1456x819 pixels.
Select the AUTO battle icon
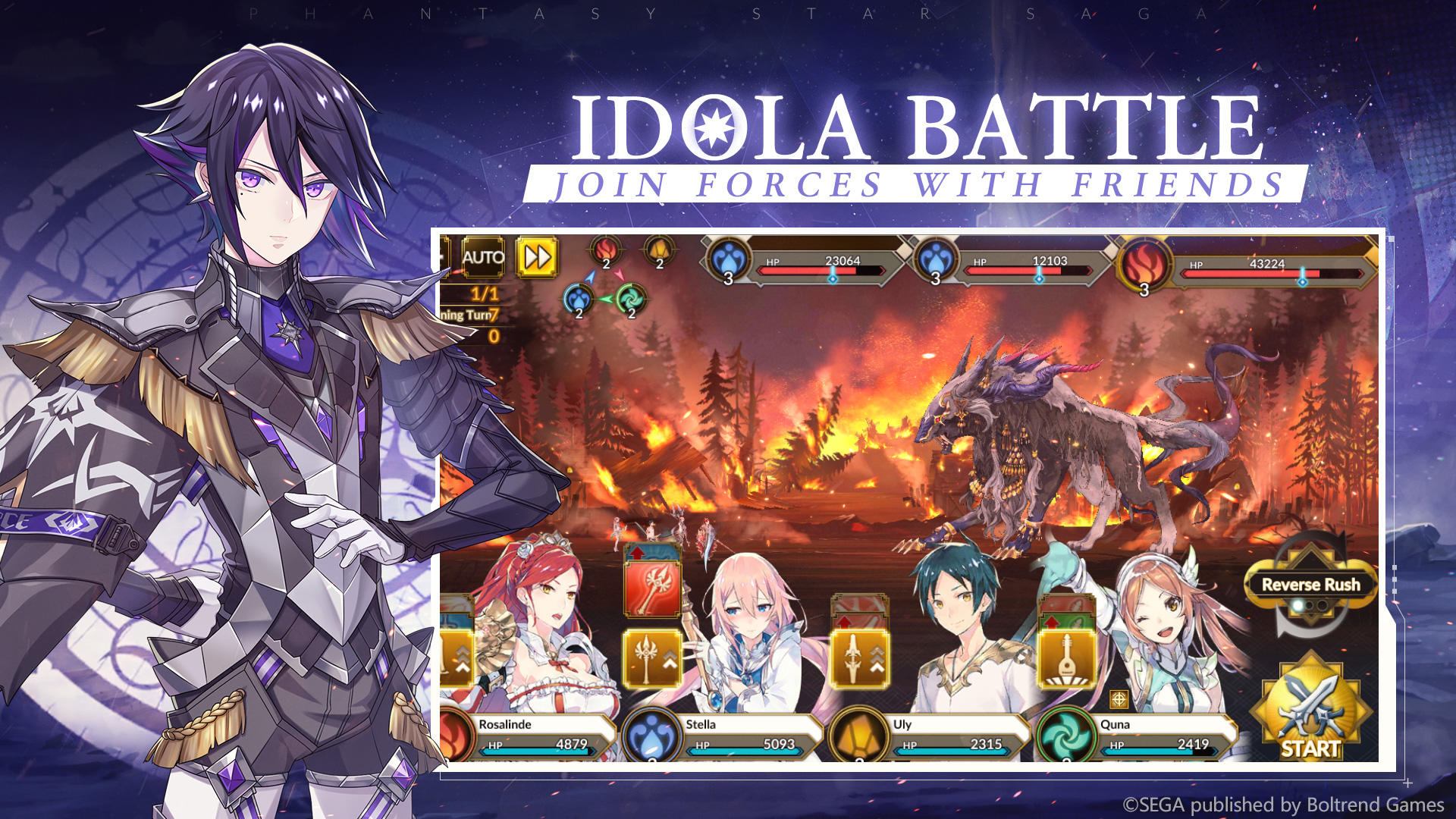[482, 256]
